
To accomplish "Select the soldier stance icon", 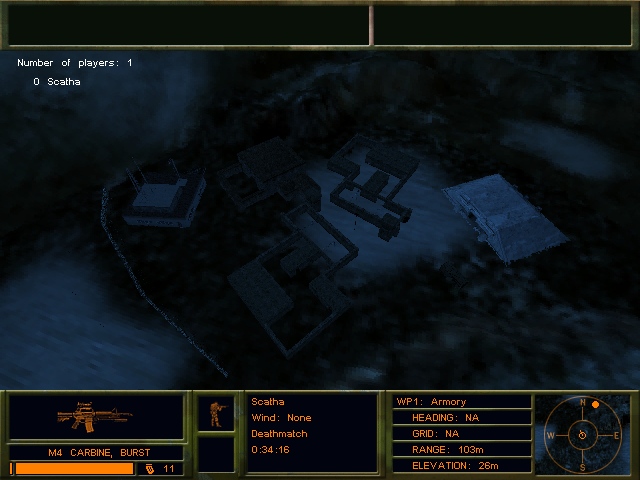I will click(x=216, y=413).
